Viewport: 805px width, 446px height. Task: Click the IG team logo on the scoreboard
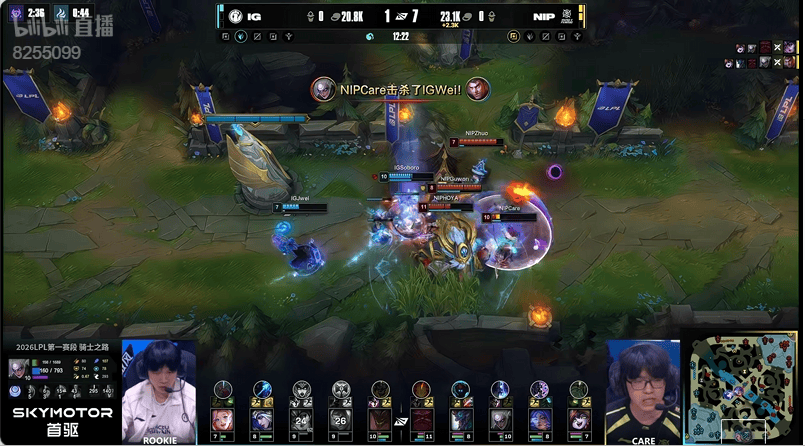[236, 16]
